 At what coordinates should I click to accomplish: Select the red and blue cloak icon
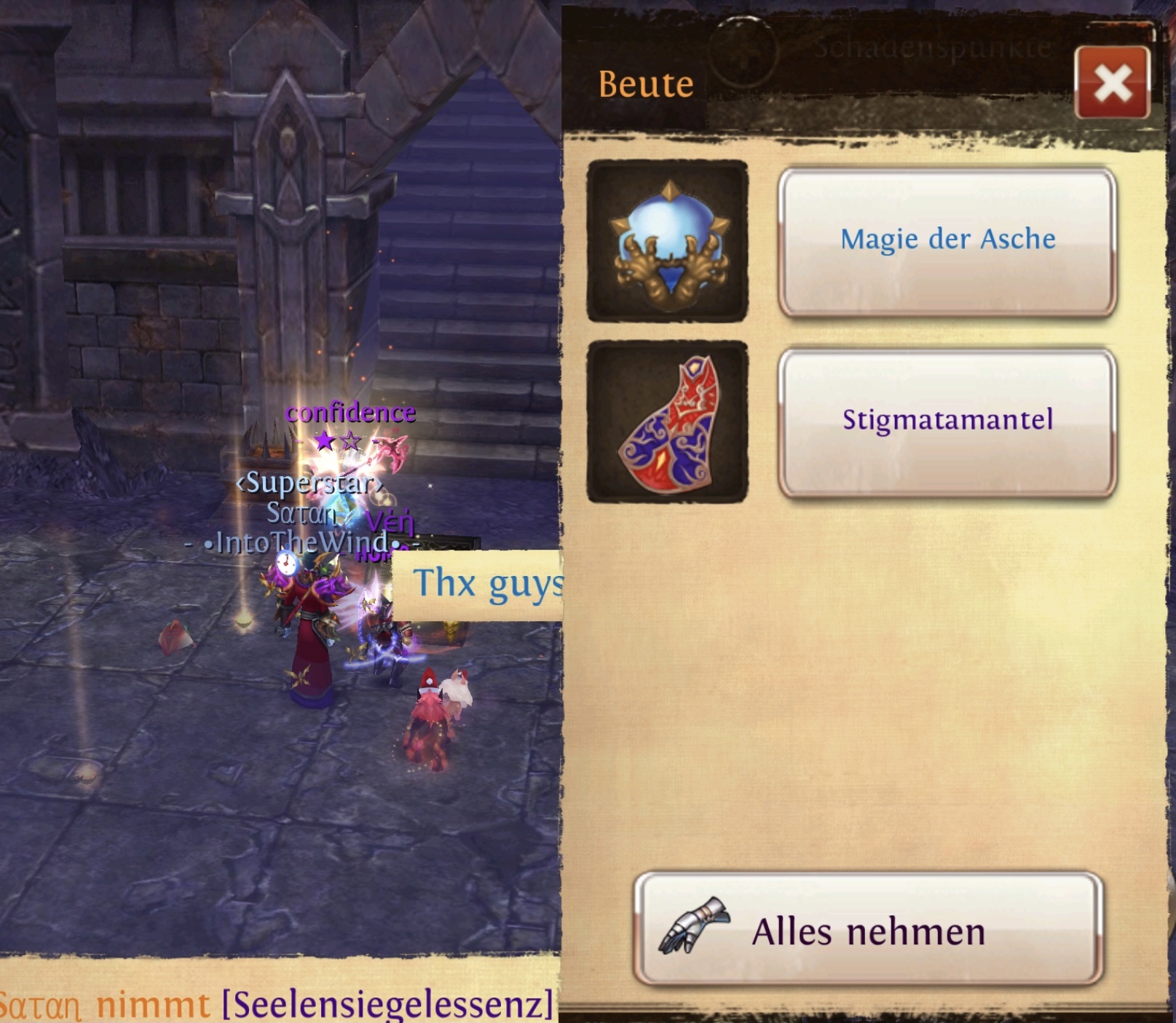tap(667, 422)
